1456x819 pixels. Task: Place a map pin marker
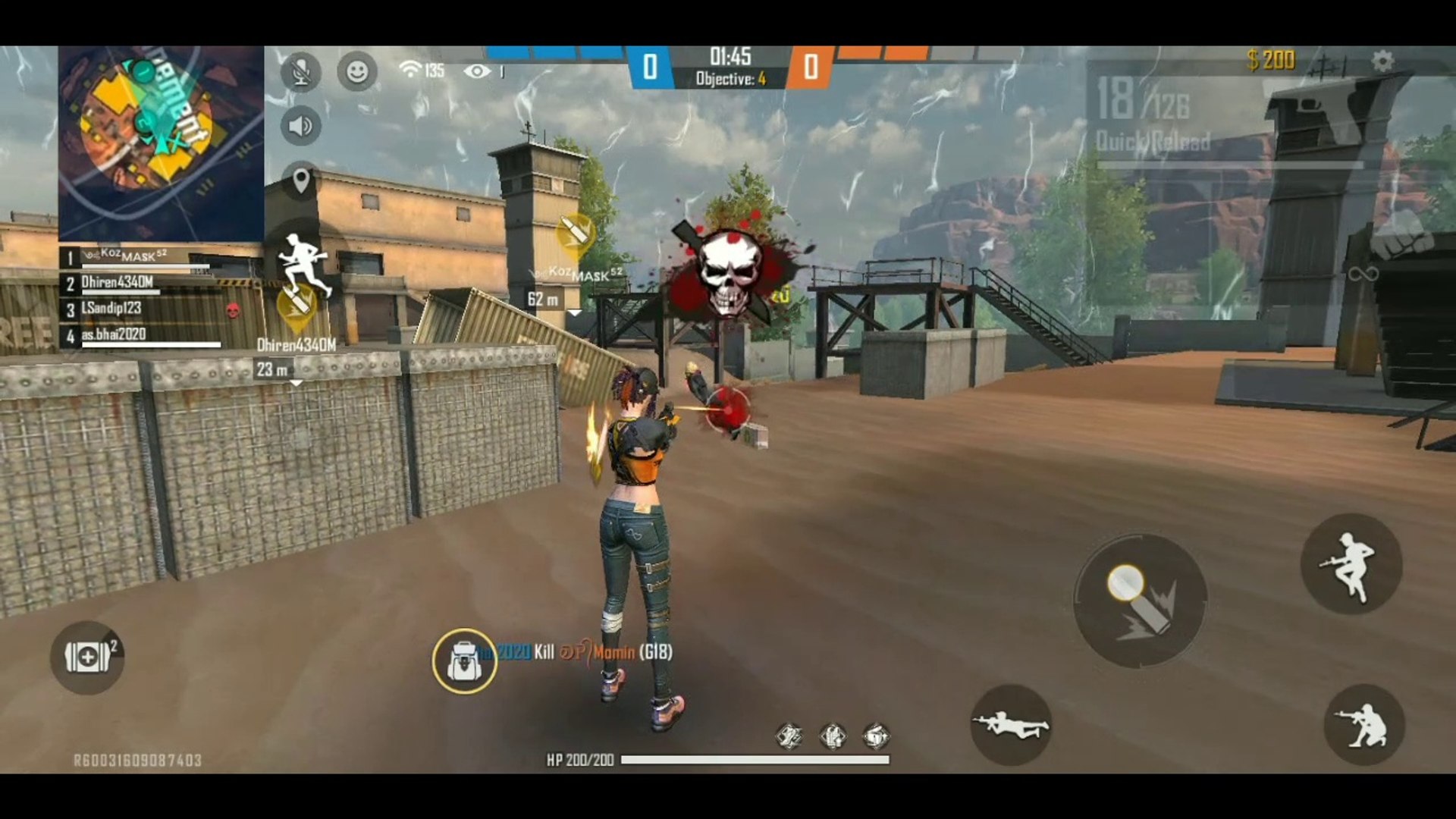[x=300, y=181]
